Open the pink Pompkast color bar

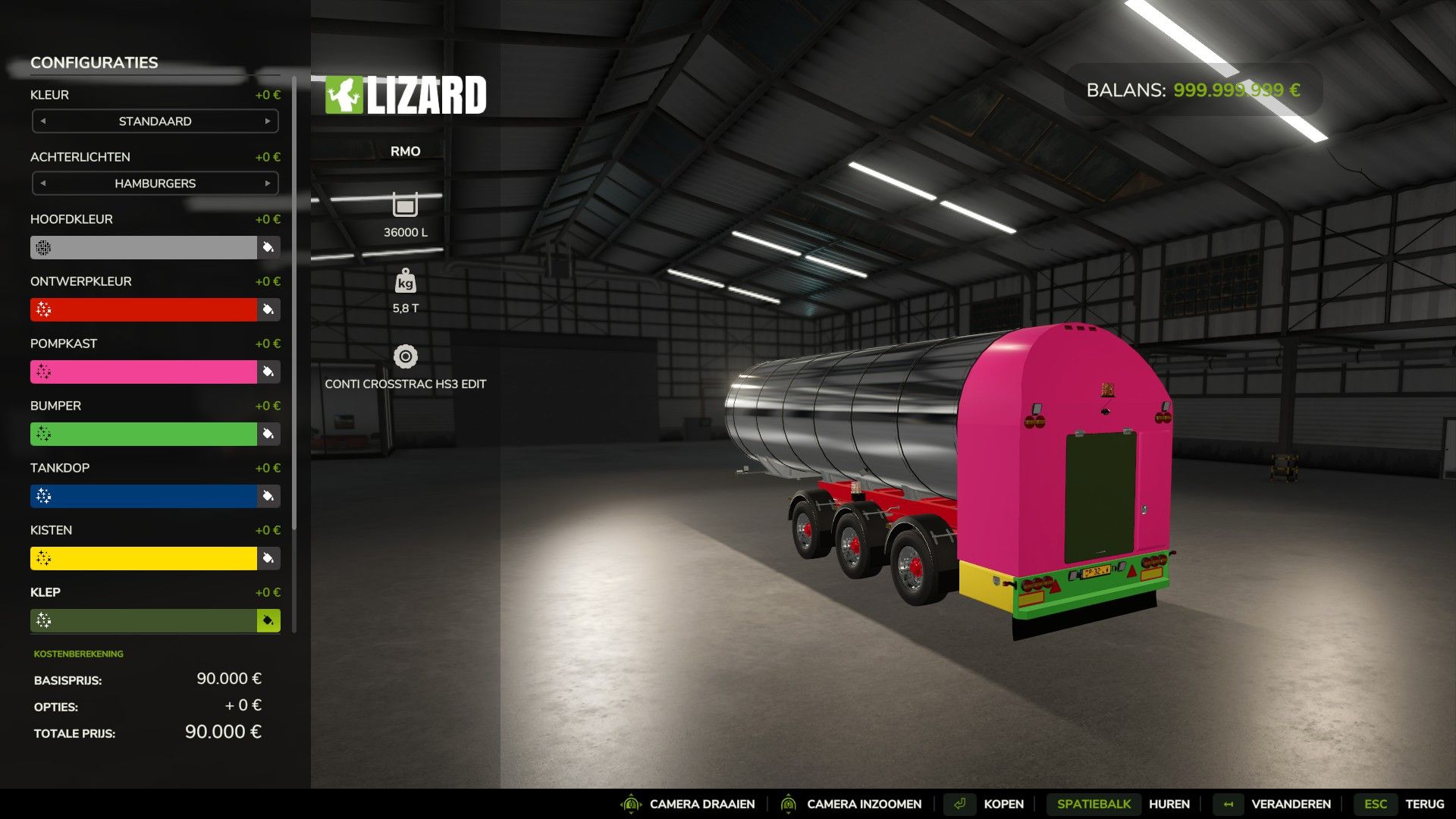point(144,372)
